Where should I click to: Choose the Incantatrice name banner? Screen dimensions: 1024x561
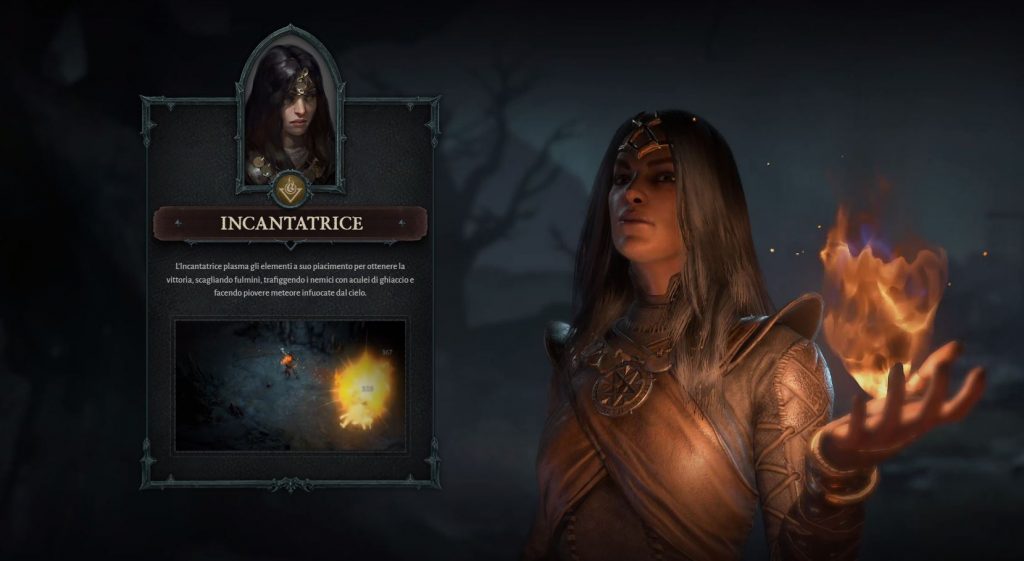tap(290, 224)
